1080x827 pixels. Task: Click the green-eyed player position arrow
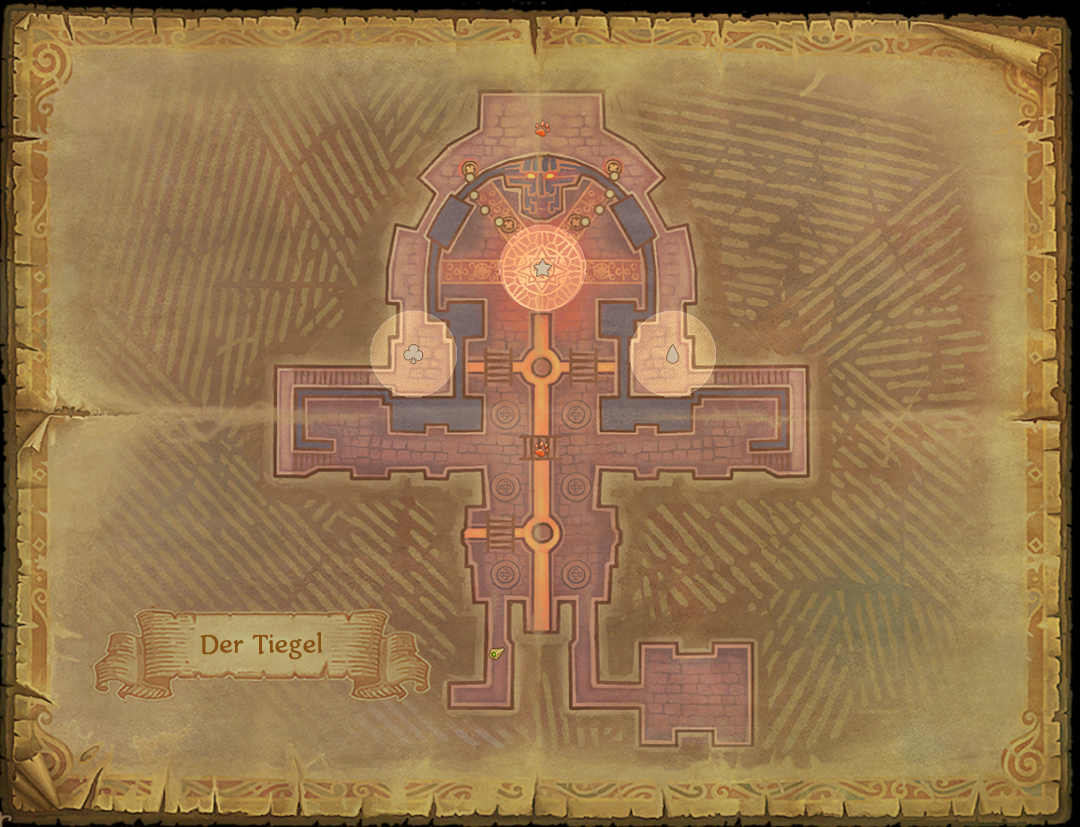497,653
